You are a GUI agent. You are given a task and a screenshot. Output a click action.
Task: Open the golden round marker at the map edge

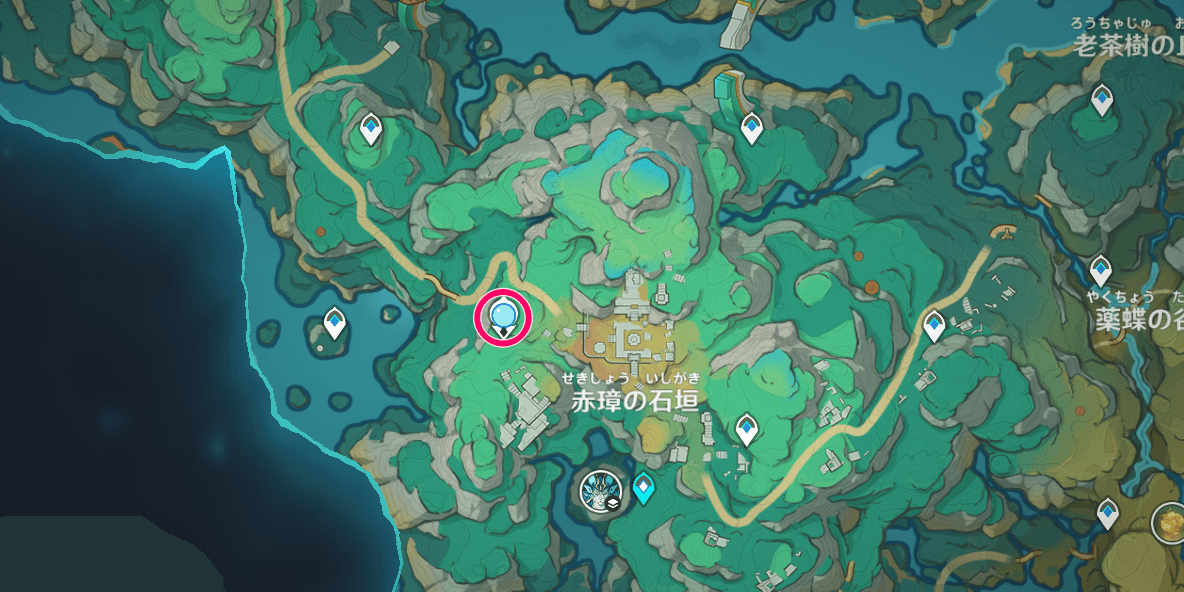point(1168,521)
